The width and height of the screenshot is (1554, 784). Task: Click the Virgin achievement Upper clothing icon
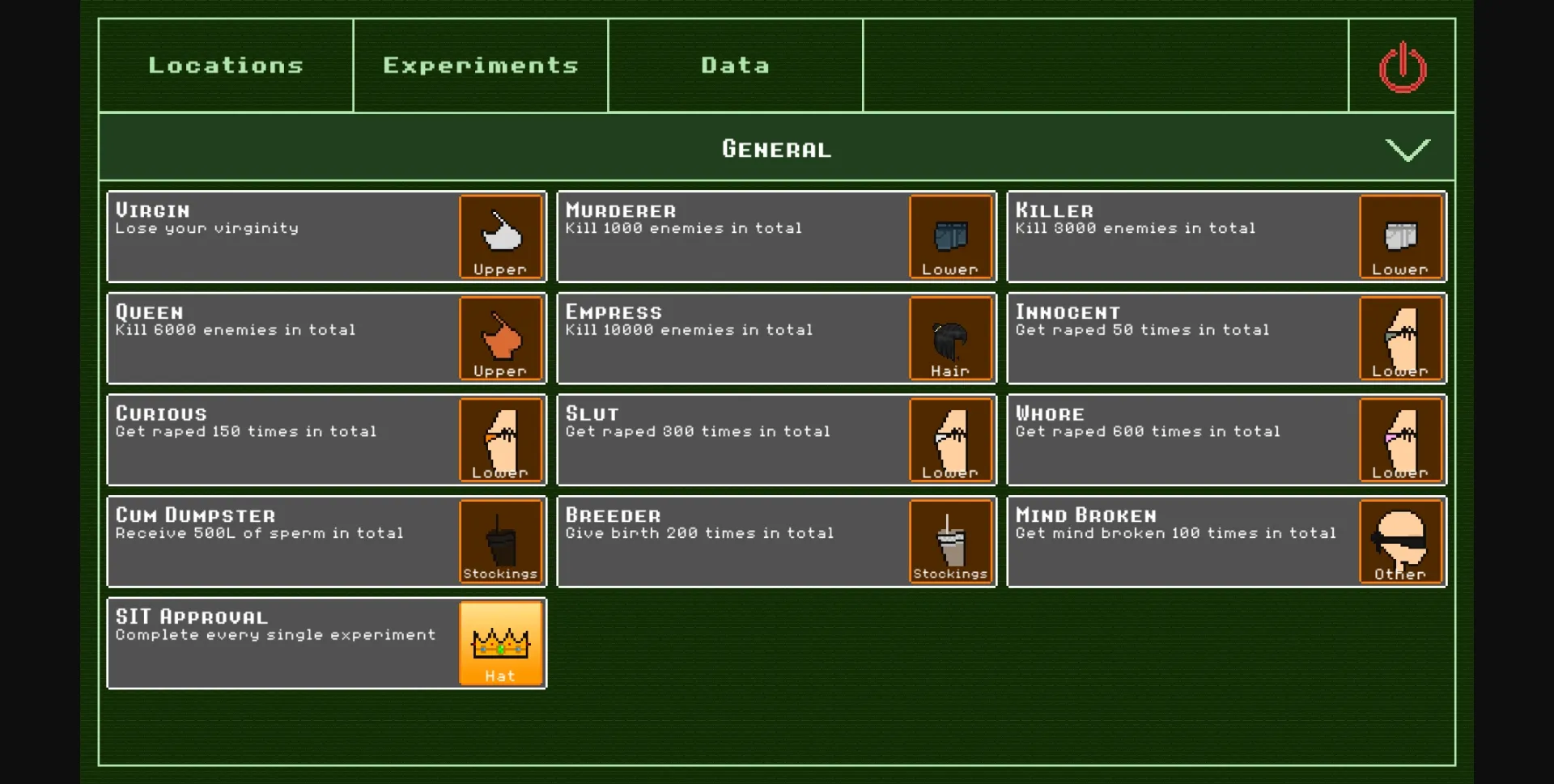[501, 236]
